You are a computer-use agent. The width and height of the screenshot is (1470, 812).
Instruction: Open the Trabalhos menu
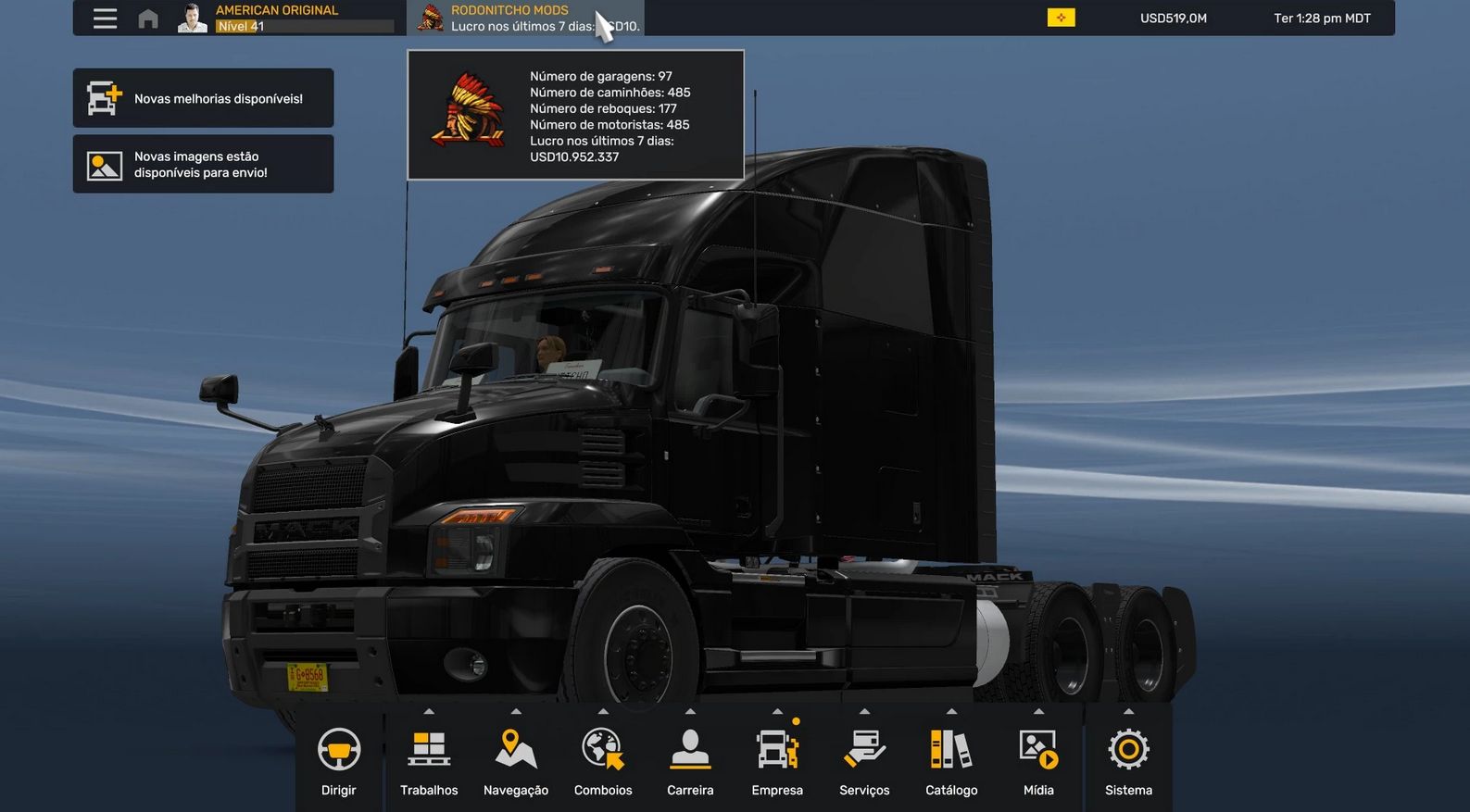(429, 759)
